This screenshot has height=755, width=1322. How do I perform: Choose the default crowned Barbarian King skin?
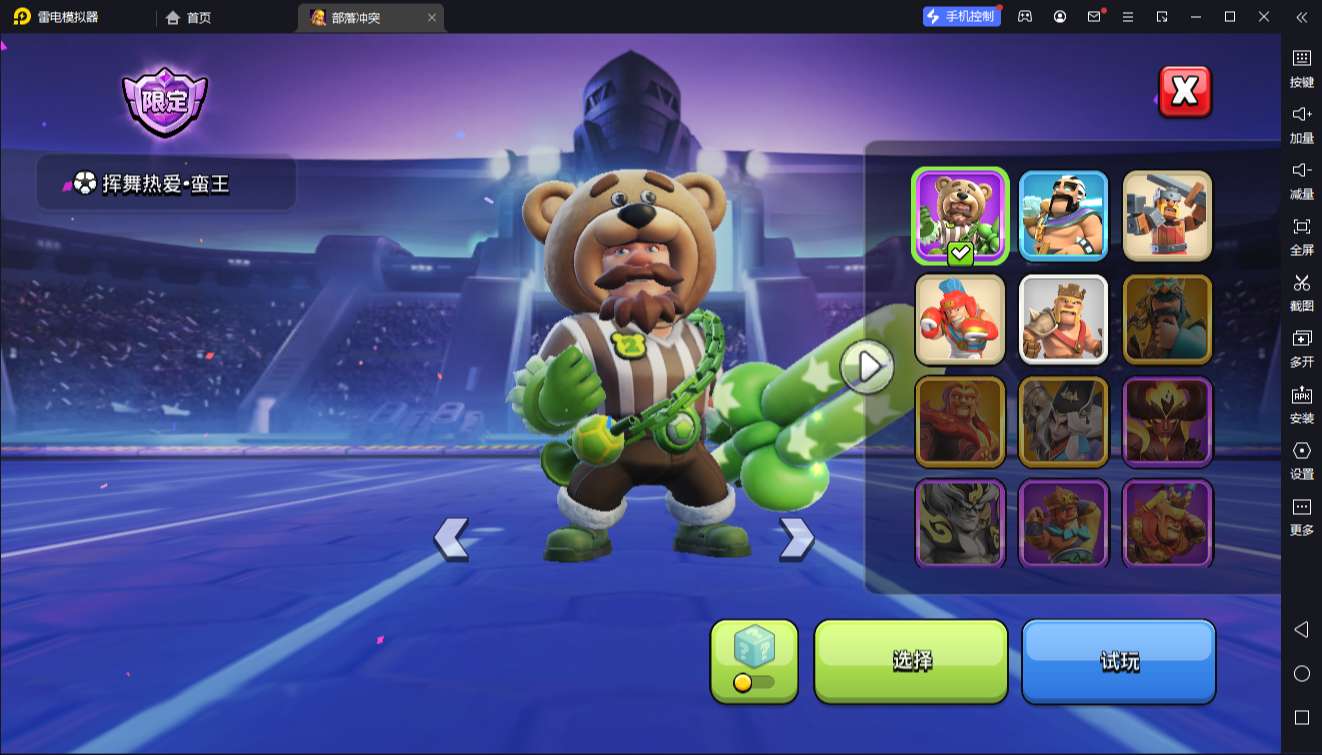pyautogui.click(x=1064, y=319)
